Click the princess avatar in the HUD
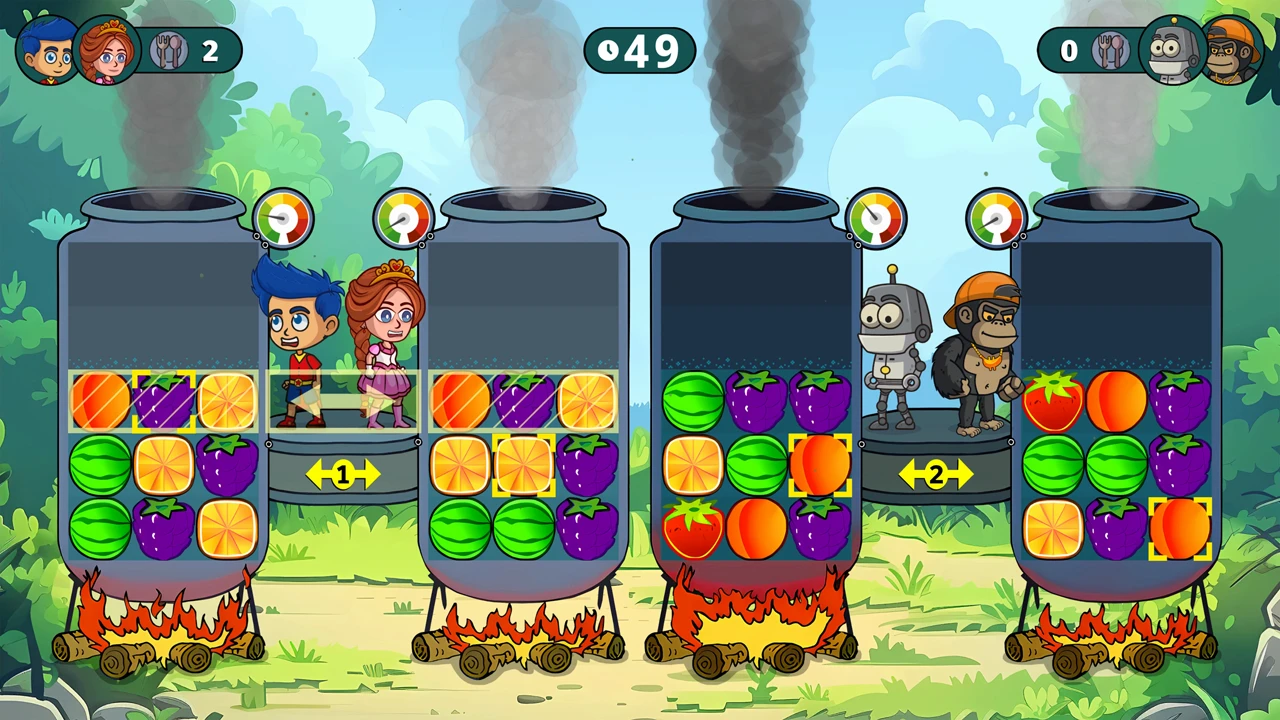The width and height of the screenshot is (1280, 720). (106, 50)
